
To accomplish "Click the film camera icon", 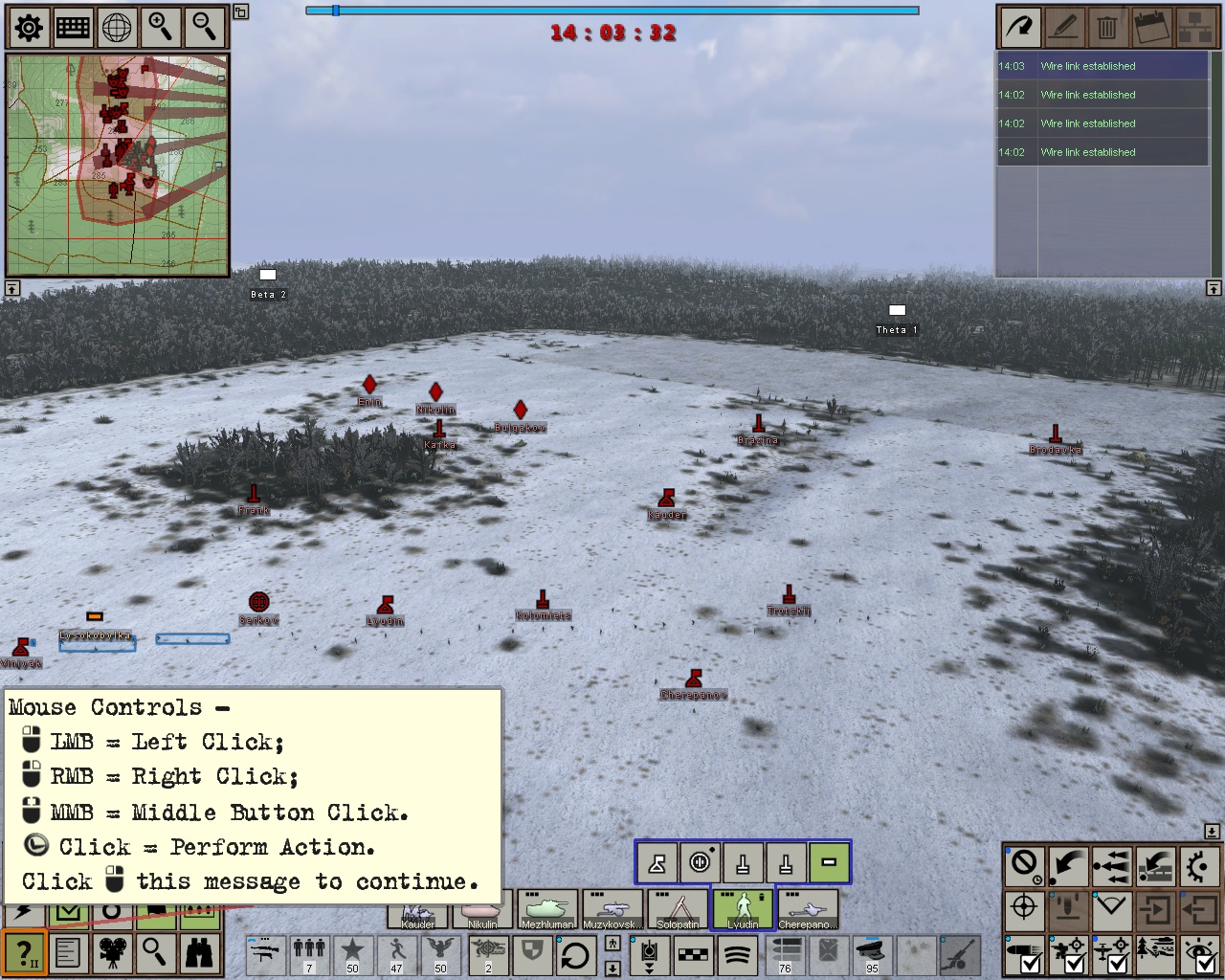I will point(113,953).
